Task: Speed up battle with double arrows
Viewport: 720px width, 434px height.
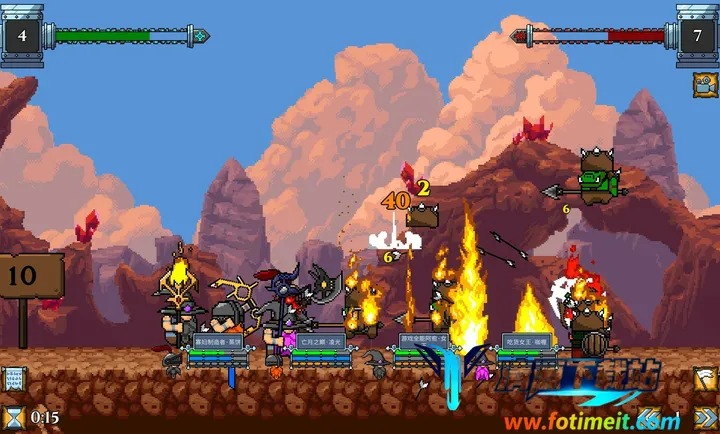Action: [x=705, y=416]
